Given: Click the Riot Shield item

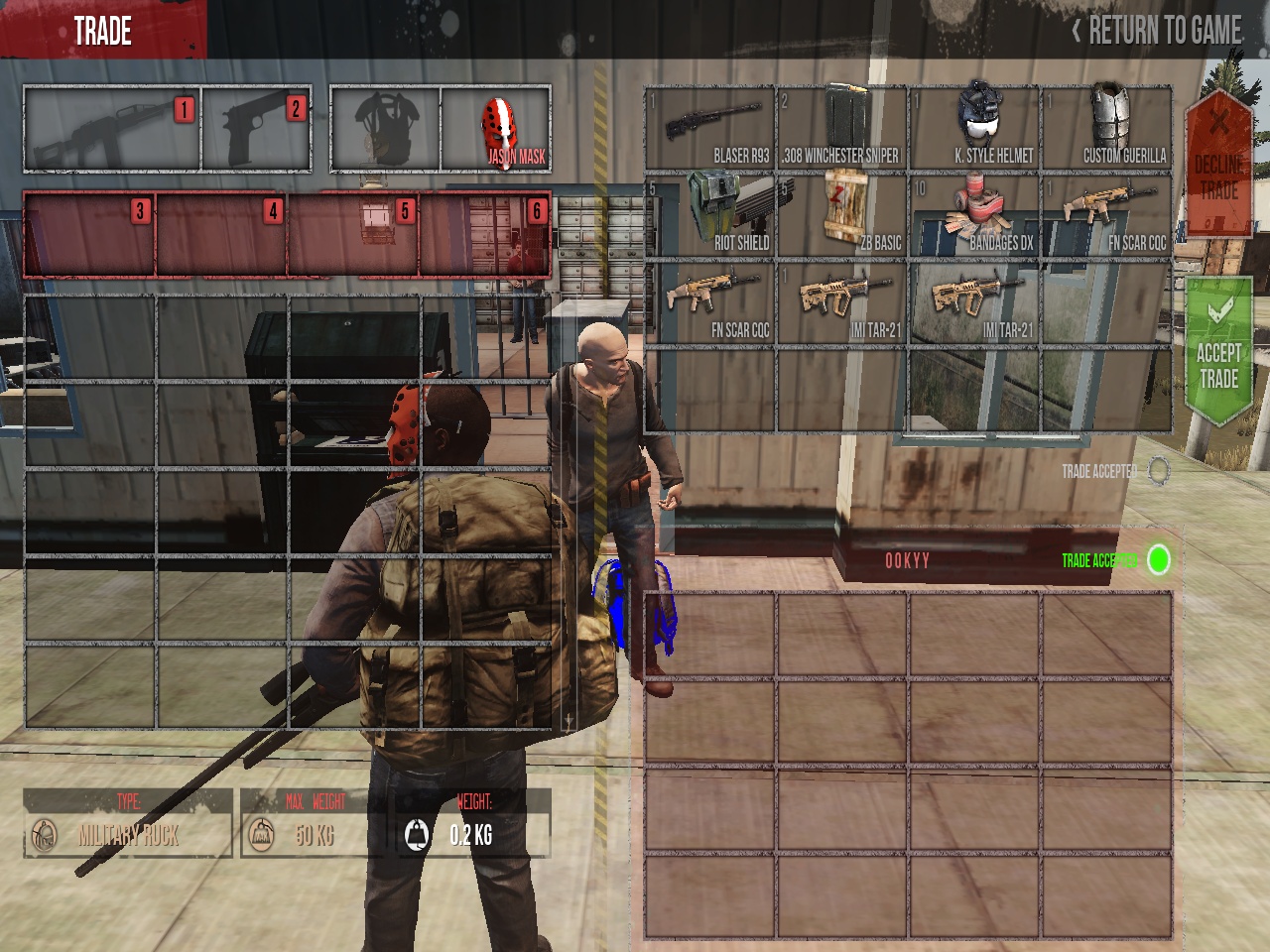Looking at the screenshot, I should (709, 215).
